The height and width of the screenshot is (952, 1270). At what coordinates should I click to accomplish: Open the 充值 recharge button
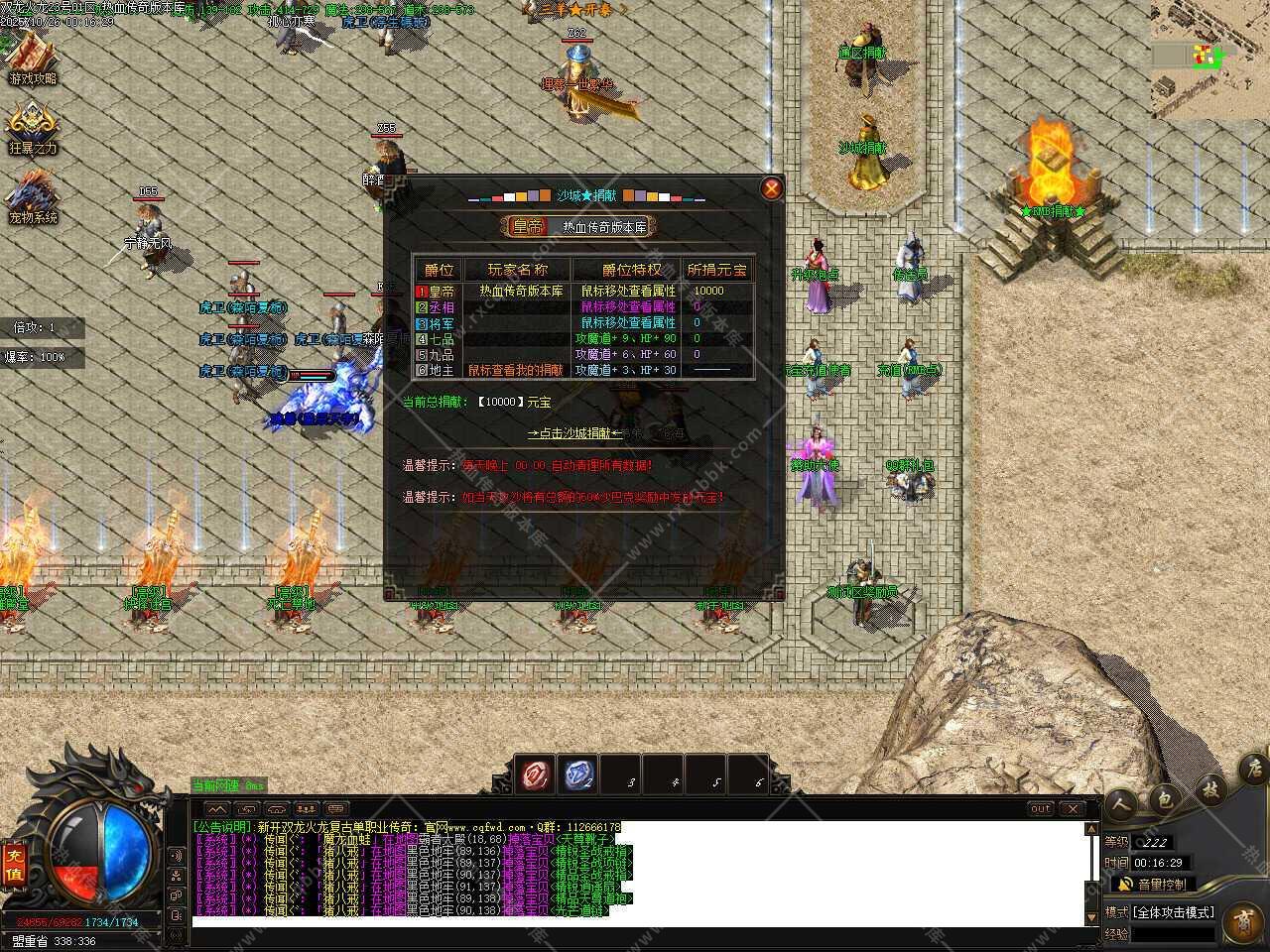15,863
